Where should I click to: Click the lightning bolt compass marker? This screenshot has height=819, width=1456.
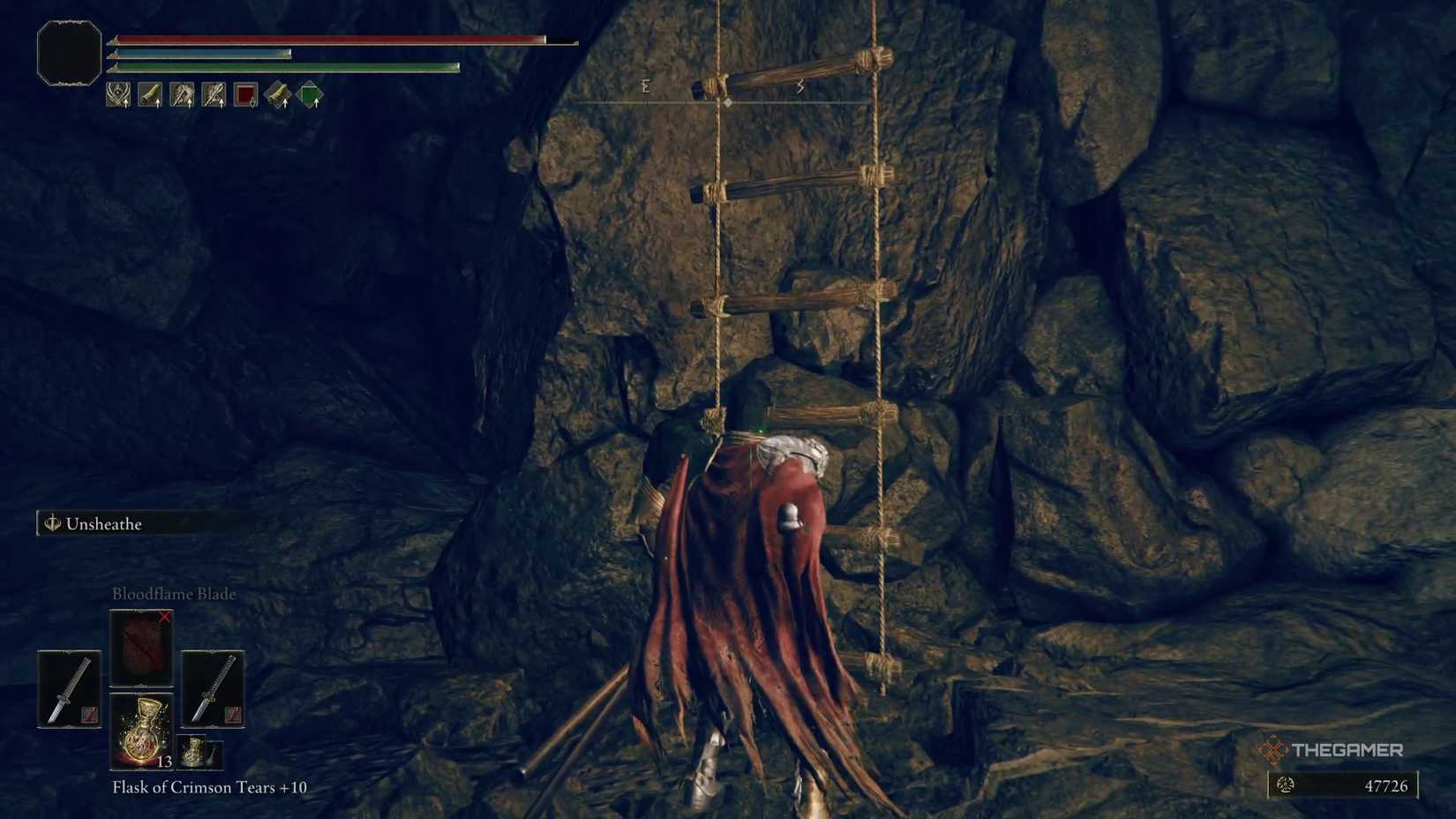point(800,86)
